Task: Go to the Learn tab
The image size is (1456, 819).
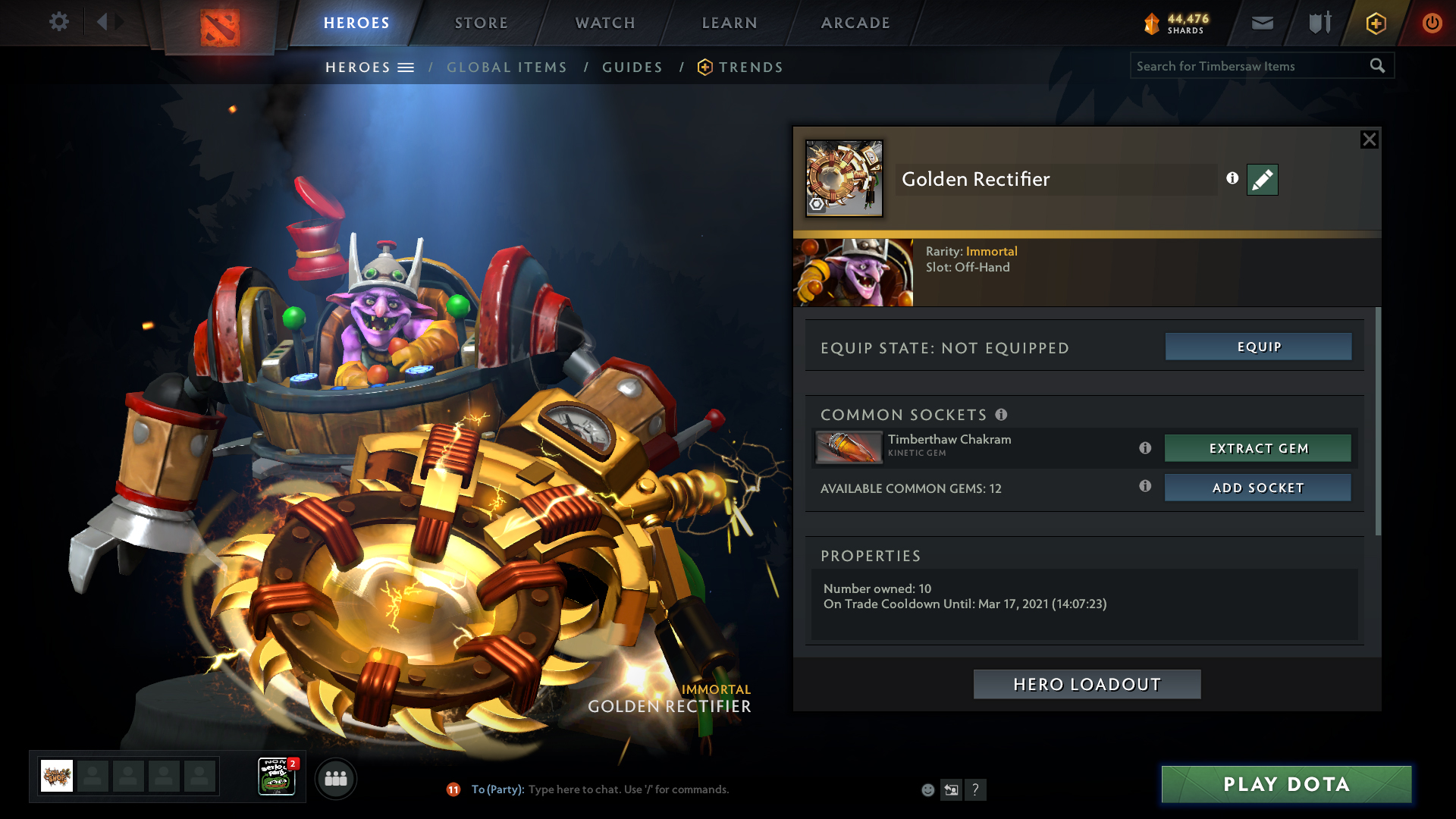Action: 730,23
